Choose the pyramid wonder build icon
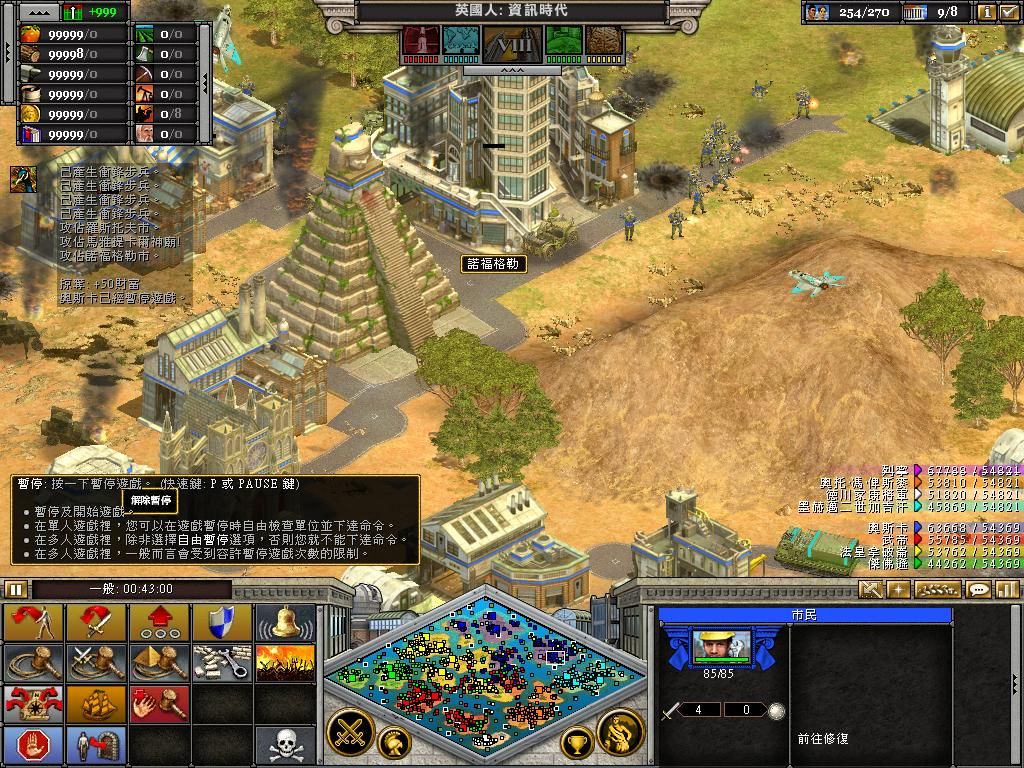1024x768 pixels. [x=159, y=662]
